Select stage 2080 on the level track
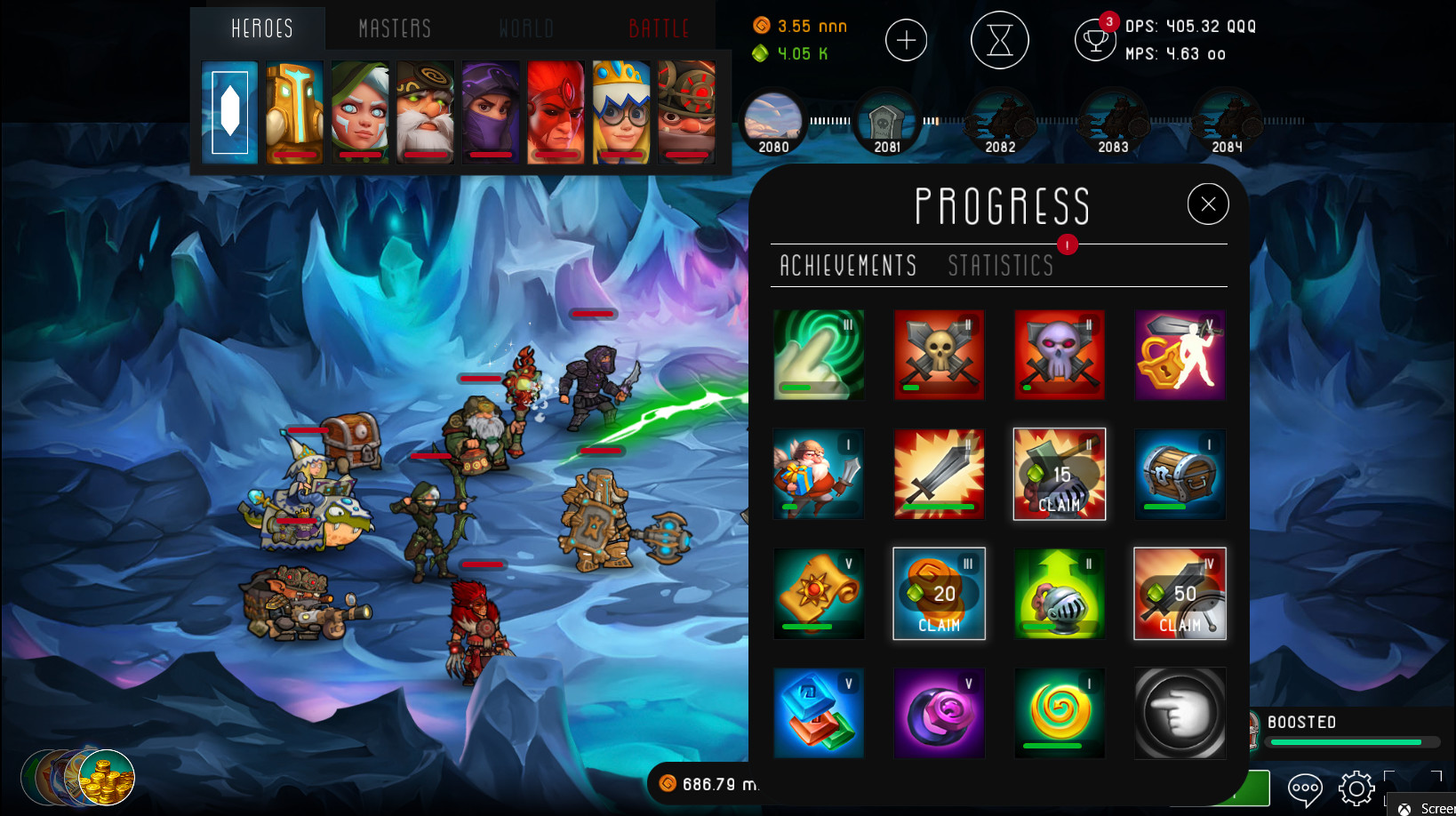Screen dimensions: 1456x816 click(x=772, y=122)
